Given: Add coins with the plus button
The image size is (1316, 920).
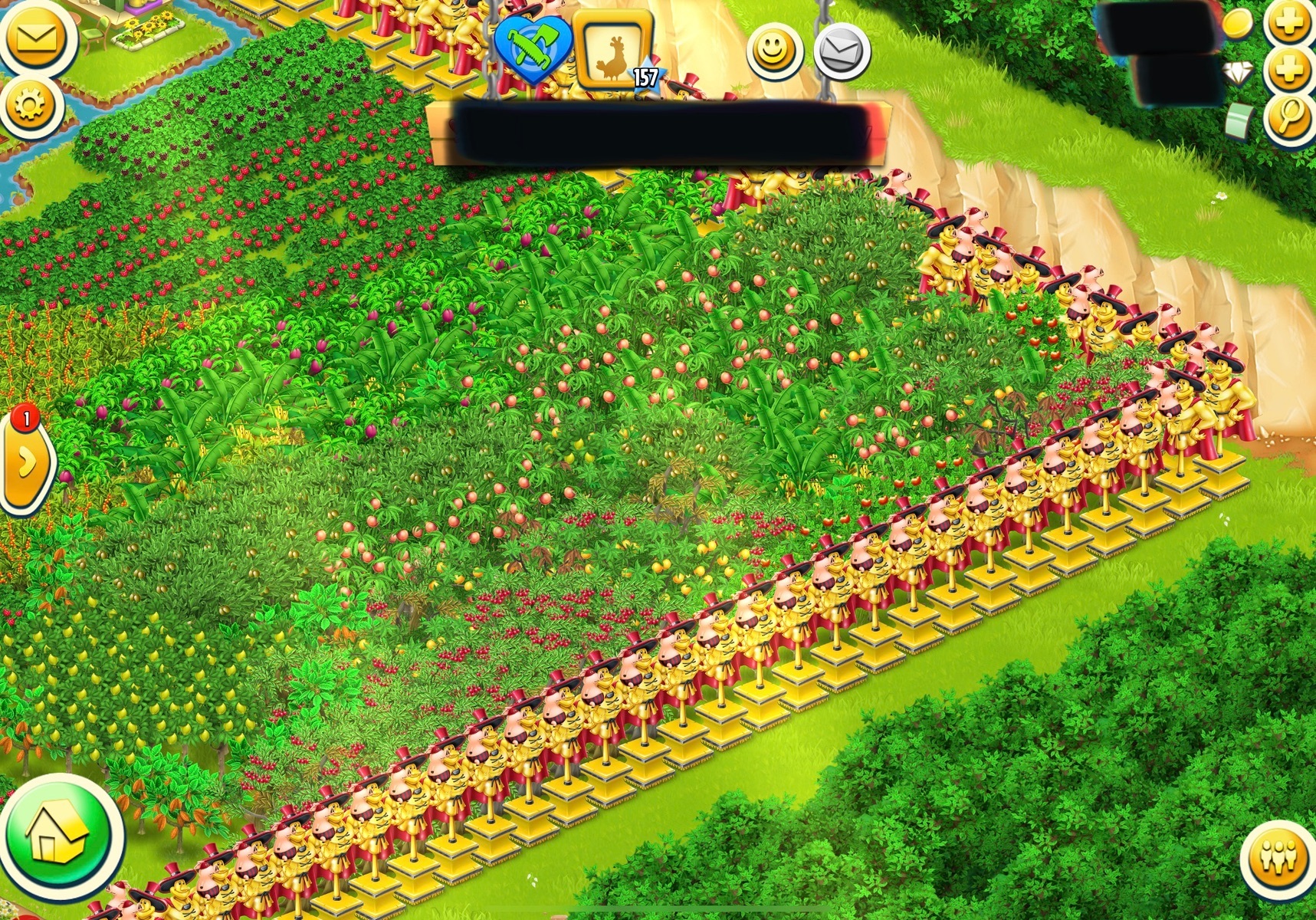Looking at the screenshot, I should coord(1290,22).
